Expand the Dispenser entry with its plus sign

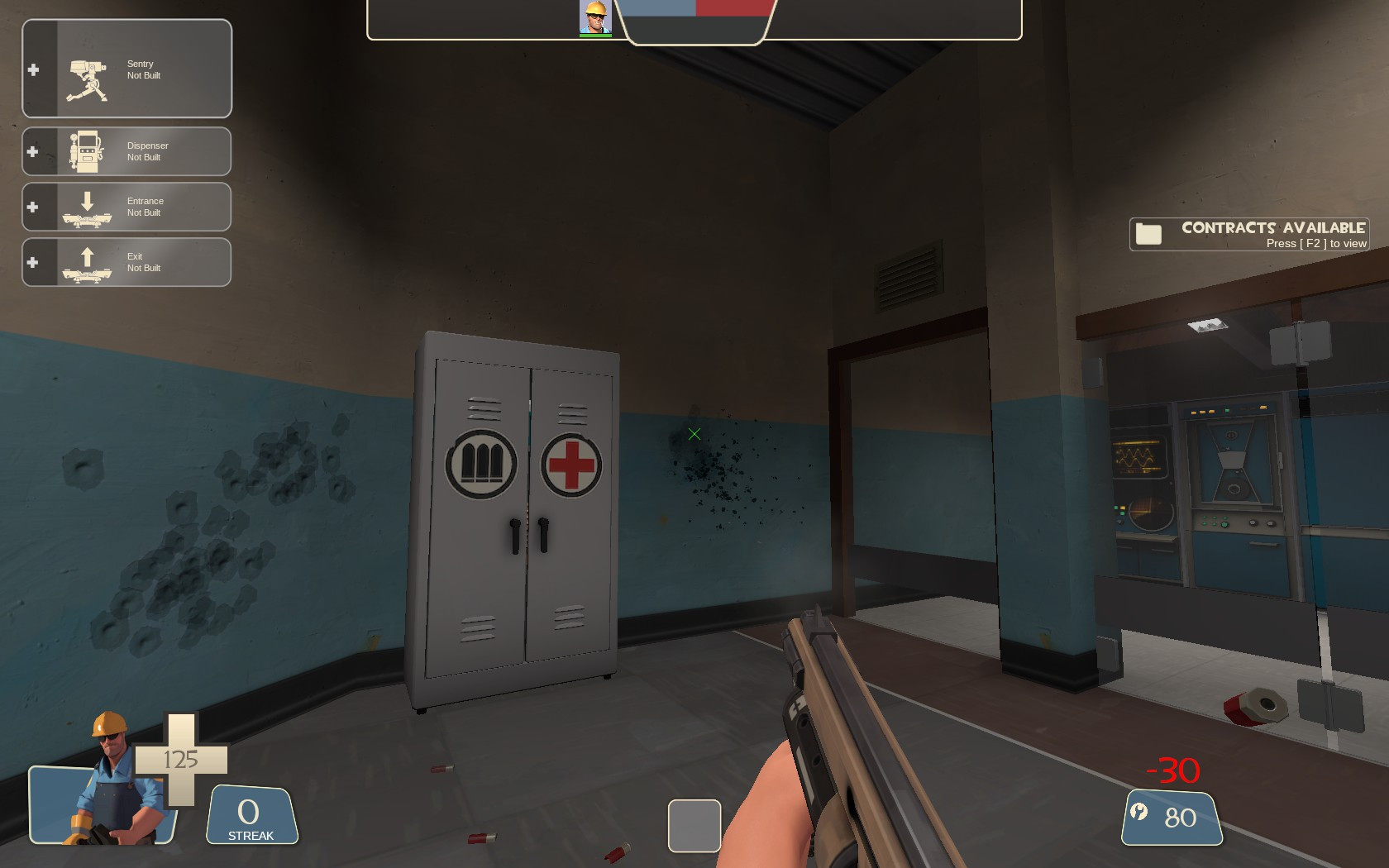[x=33, y=150]
